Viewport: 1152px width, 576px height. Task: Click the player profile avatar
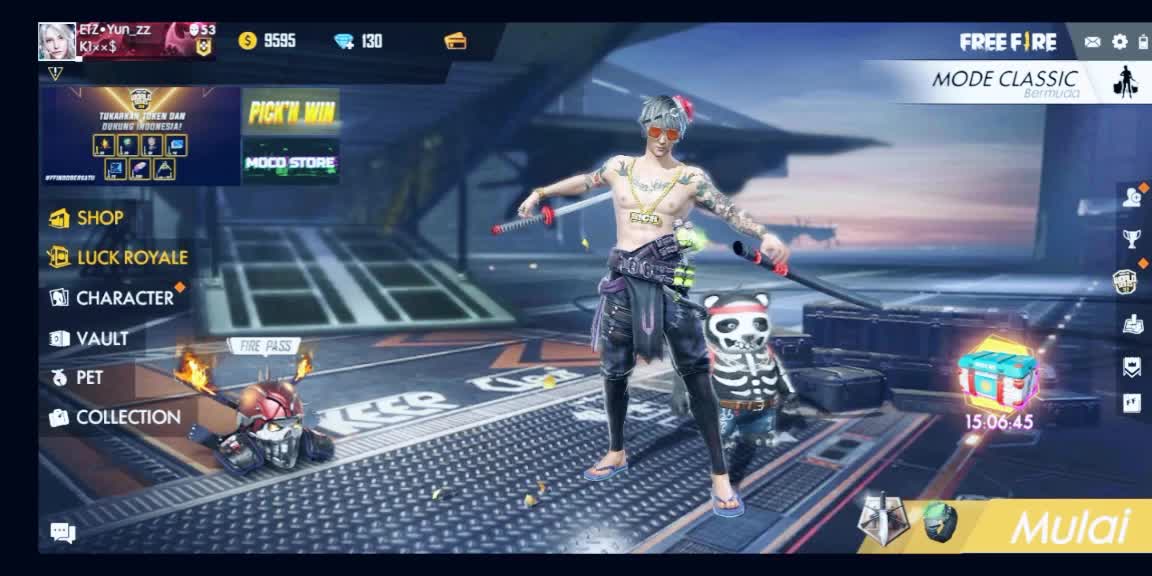click(57, 42)
